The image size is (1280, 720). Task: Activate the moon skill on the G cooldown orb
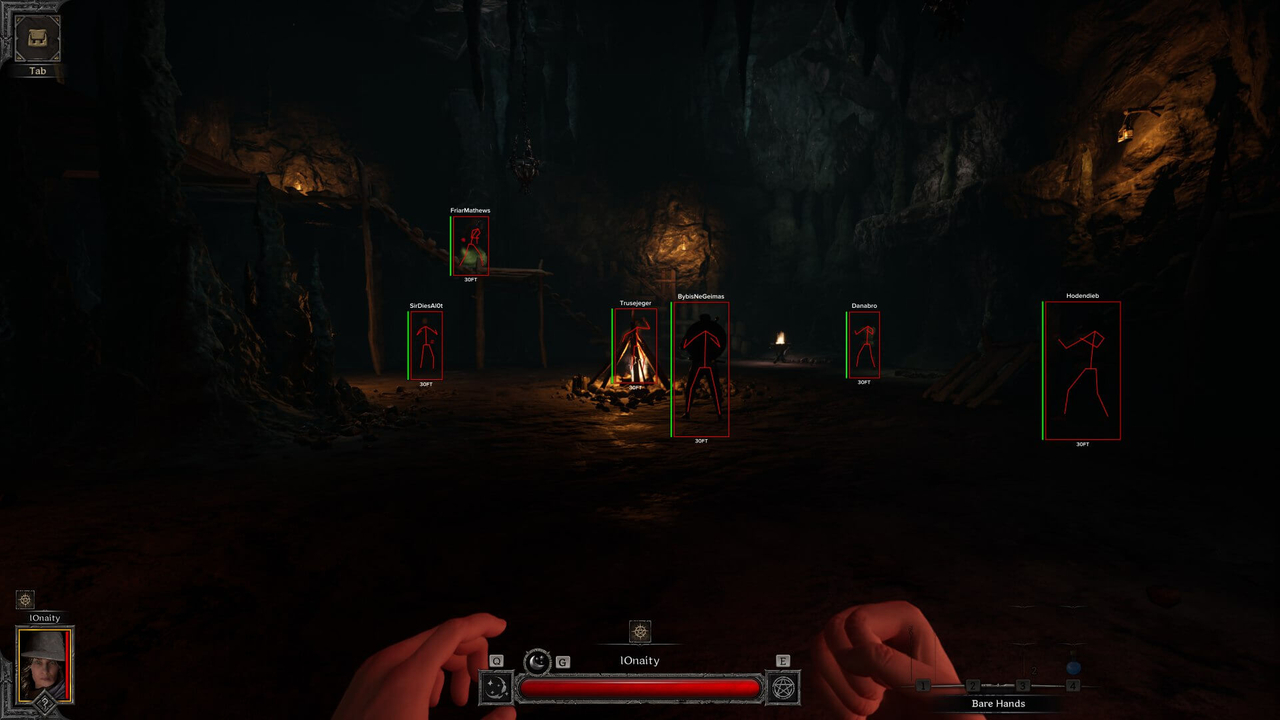point(537,662)
